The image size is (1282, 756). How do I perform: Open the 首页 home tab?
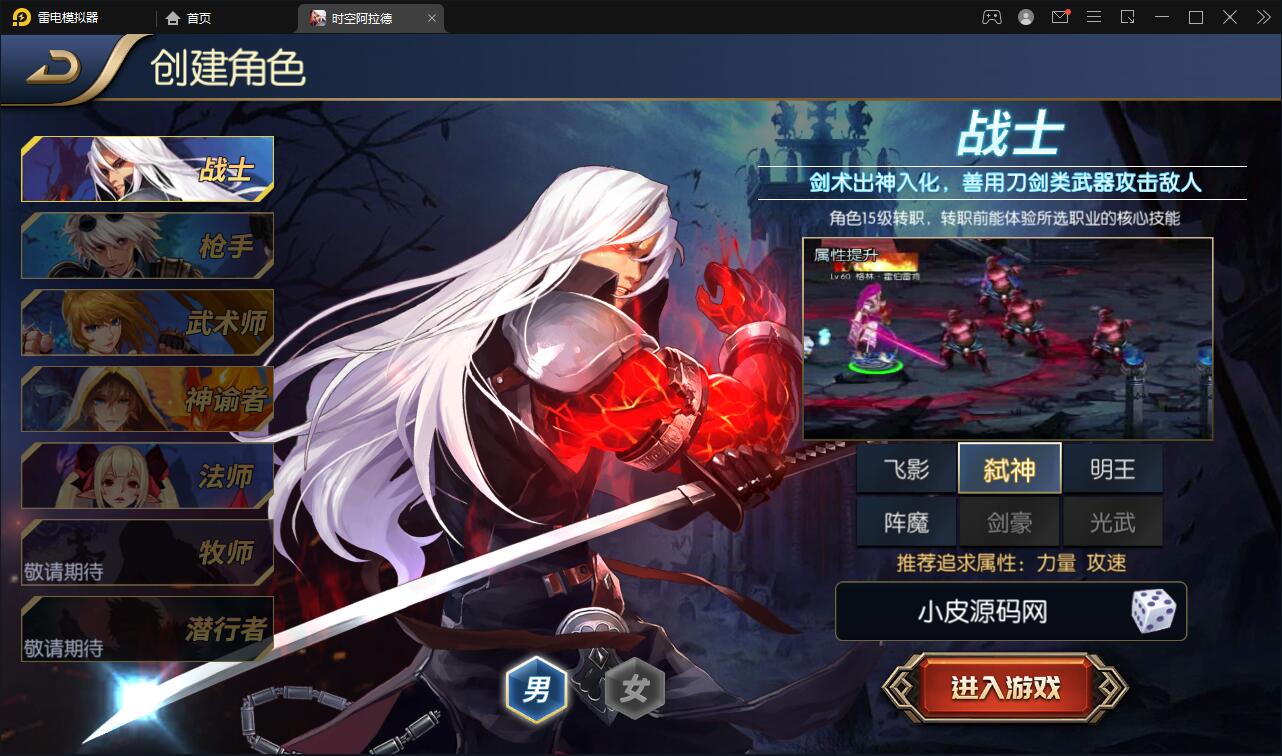(x=190, y=17)
